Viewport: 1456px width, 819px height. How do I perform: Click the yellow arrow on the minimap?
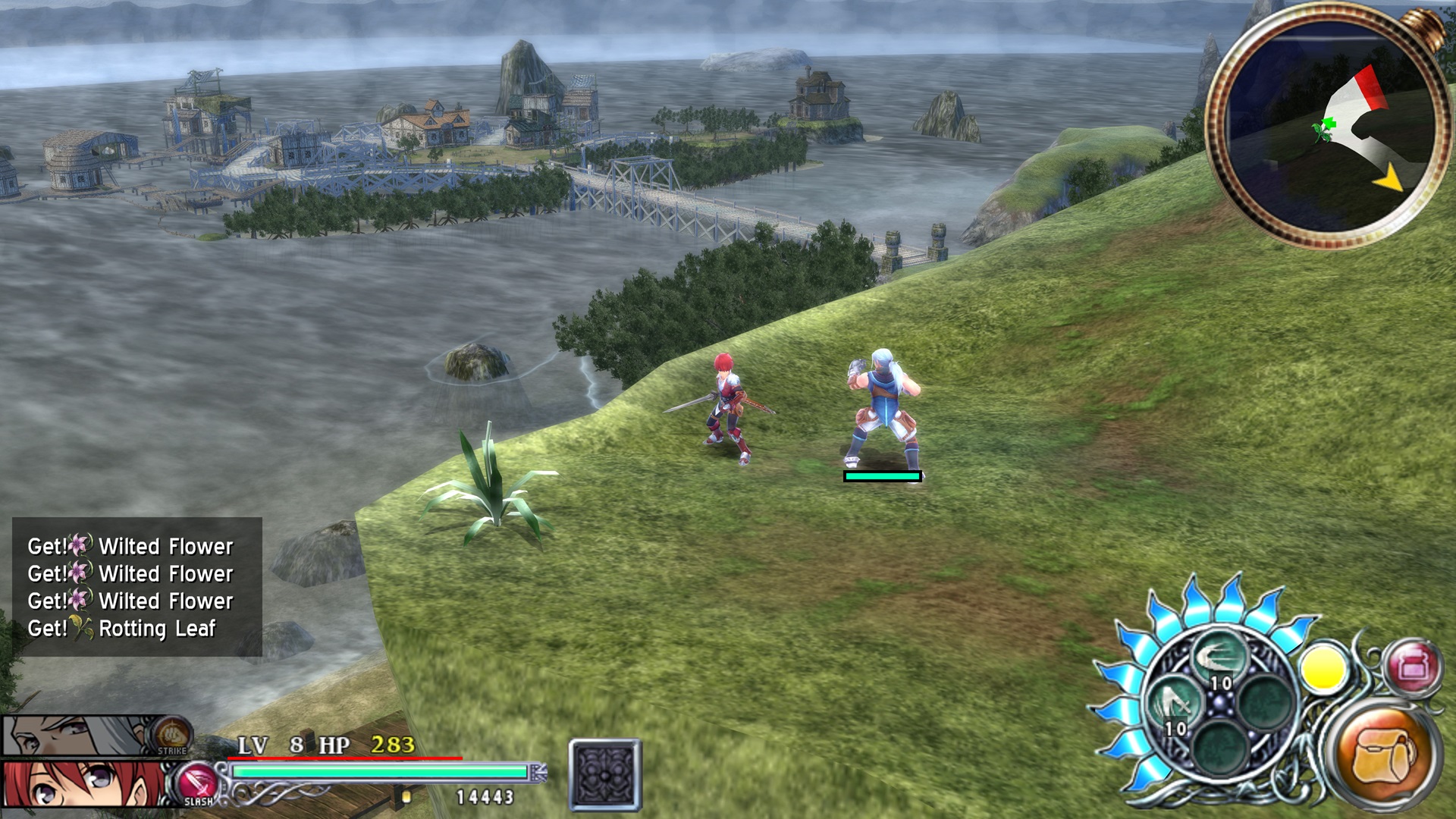click(x=1389, y=180)
